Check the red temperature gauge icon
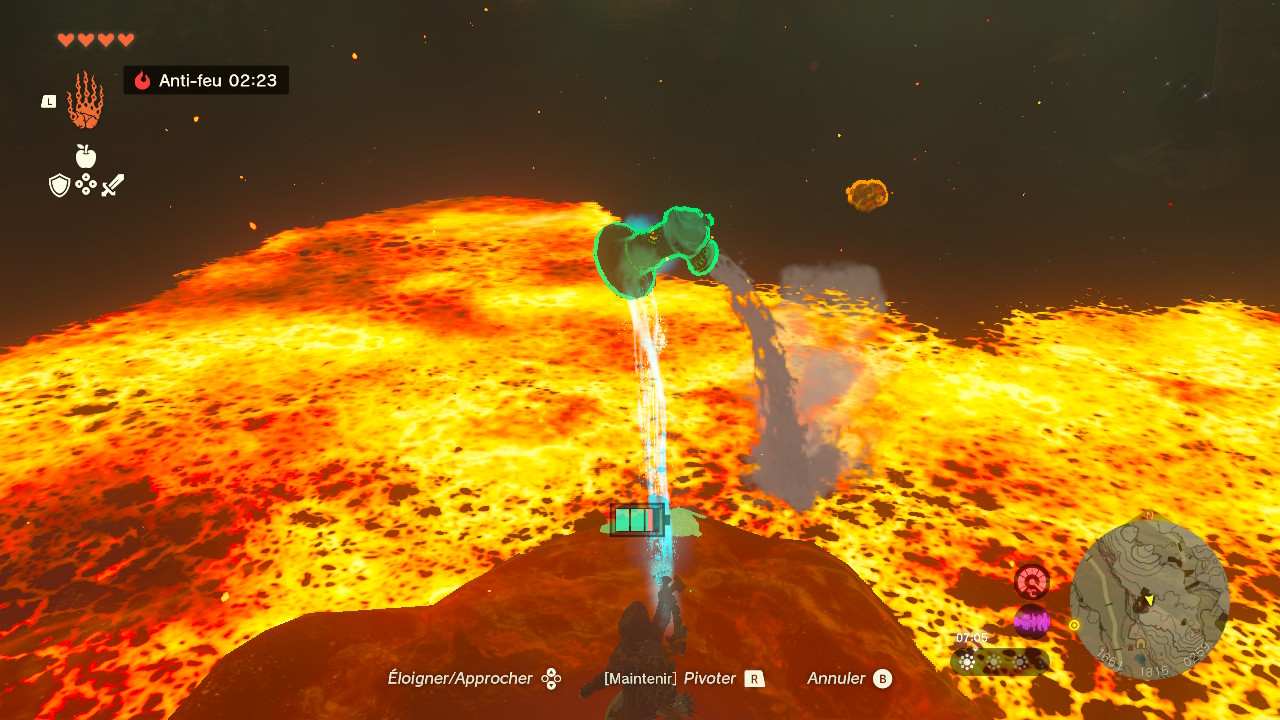1280x720 pixels. click(x=1031, y=581)
